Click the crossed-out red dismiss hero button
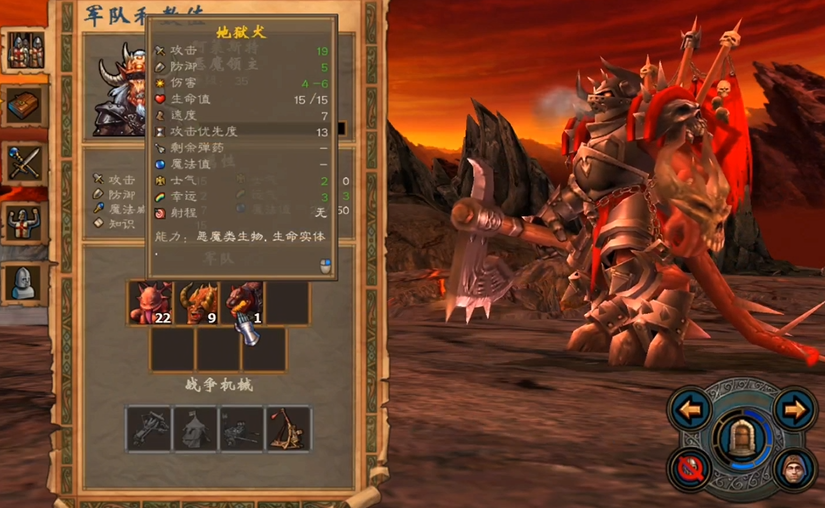The image size is (825, 508). (x=689, y=465)
